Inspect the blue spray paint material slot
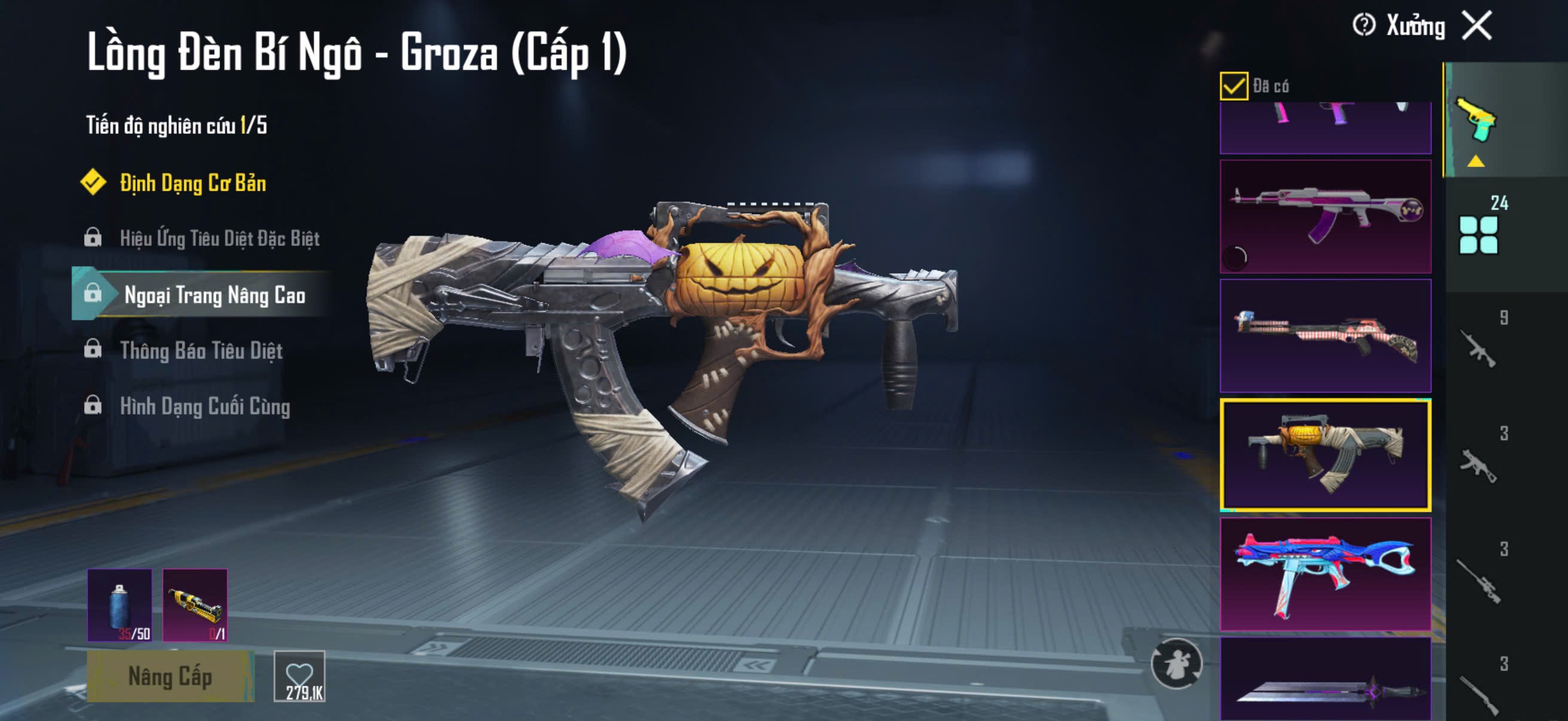The image size is (1568, 721). [120, 605]
